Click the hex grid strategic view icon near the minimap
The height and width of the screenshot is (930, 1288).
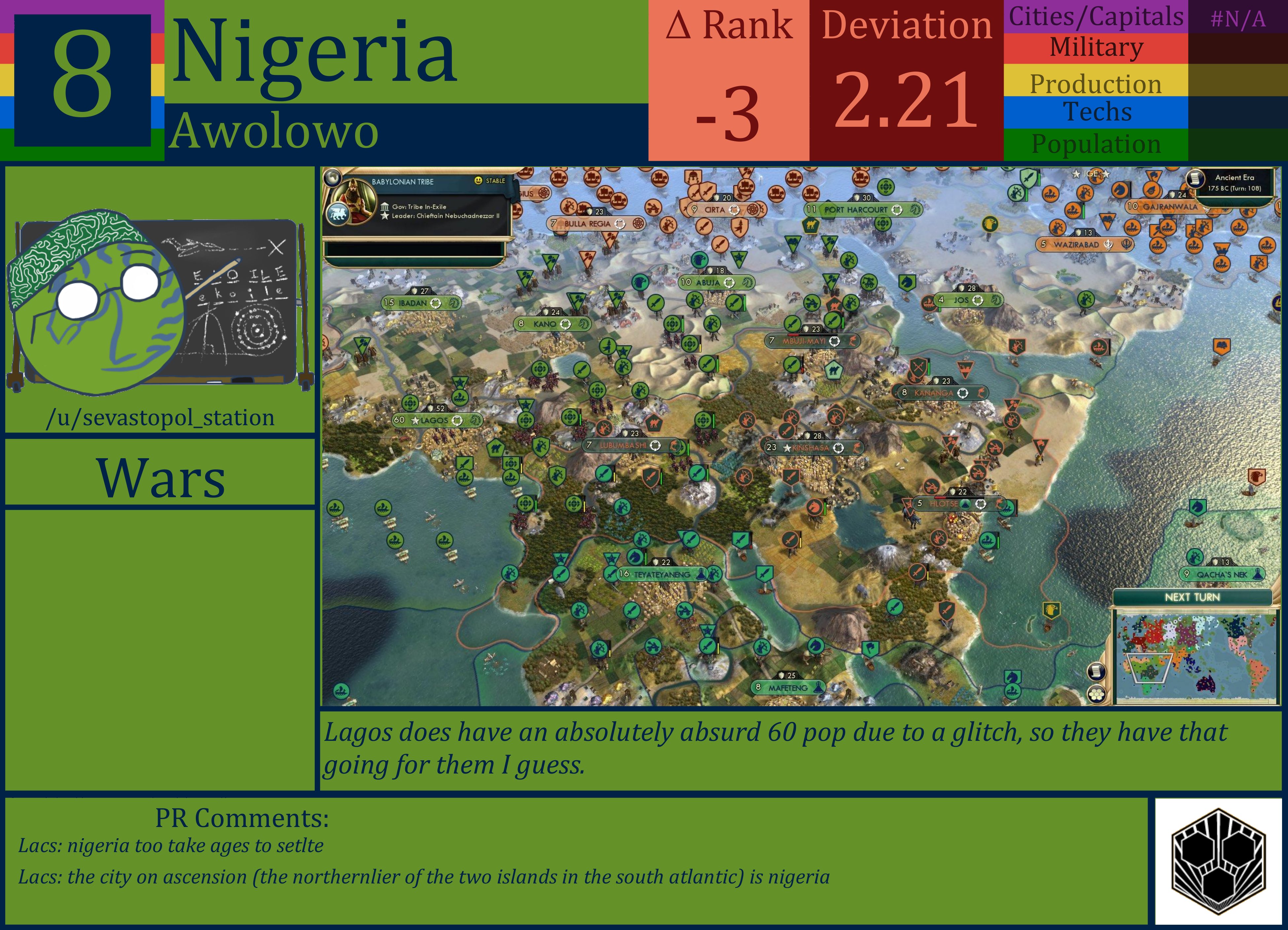1097,694
